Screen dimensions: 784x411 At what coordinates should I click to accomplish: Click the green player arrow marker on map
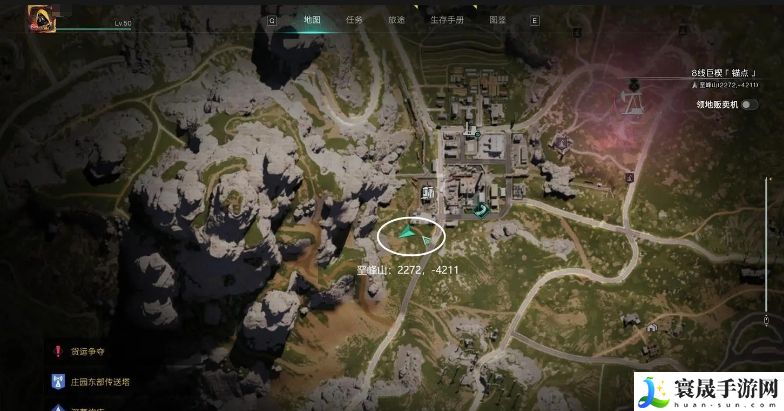[407, 231]
